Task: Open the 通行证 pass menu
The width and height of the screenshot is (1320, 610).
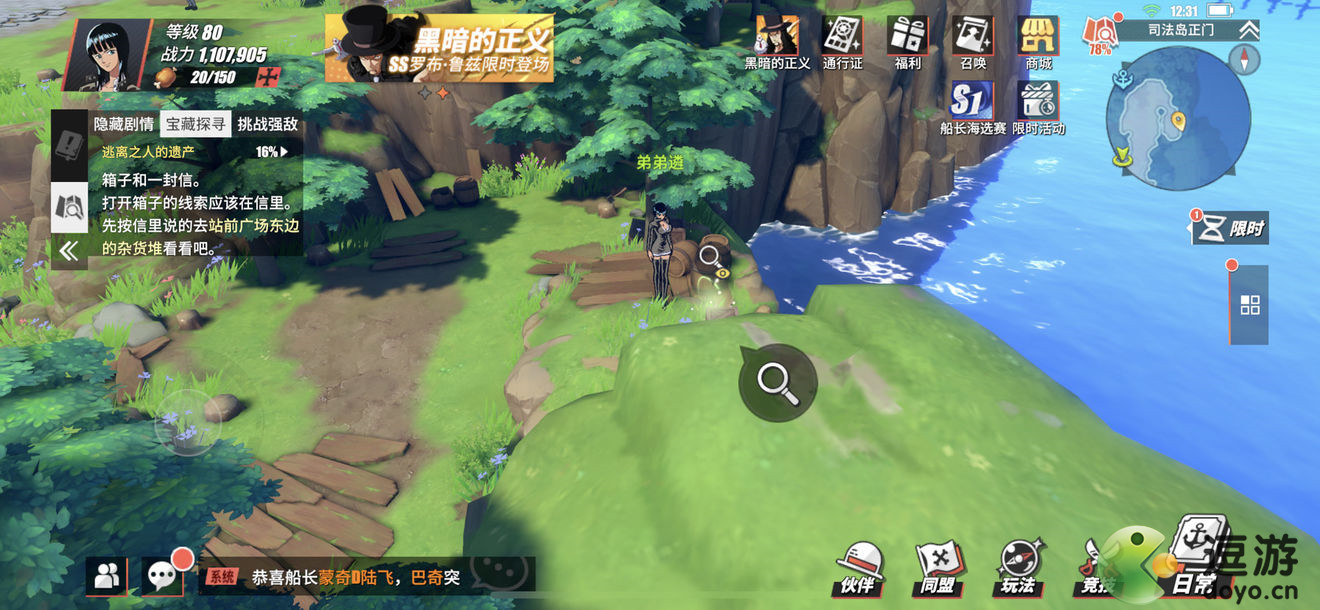Action: 842,42
